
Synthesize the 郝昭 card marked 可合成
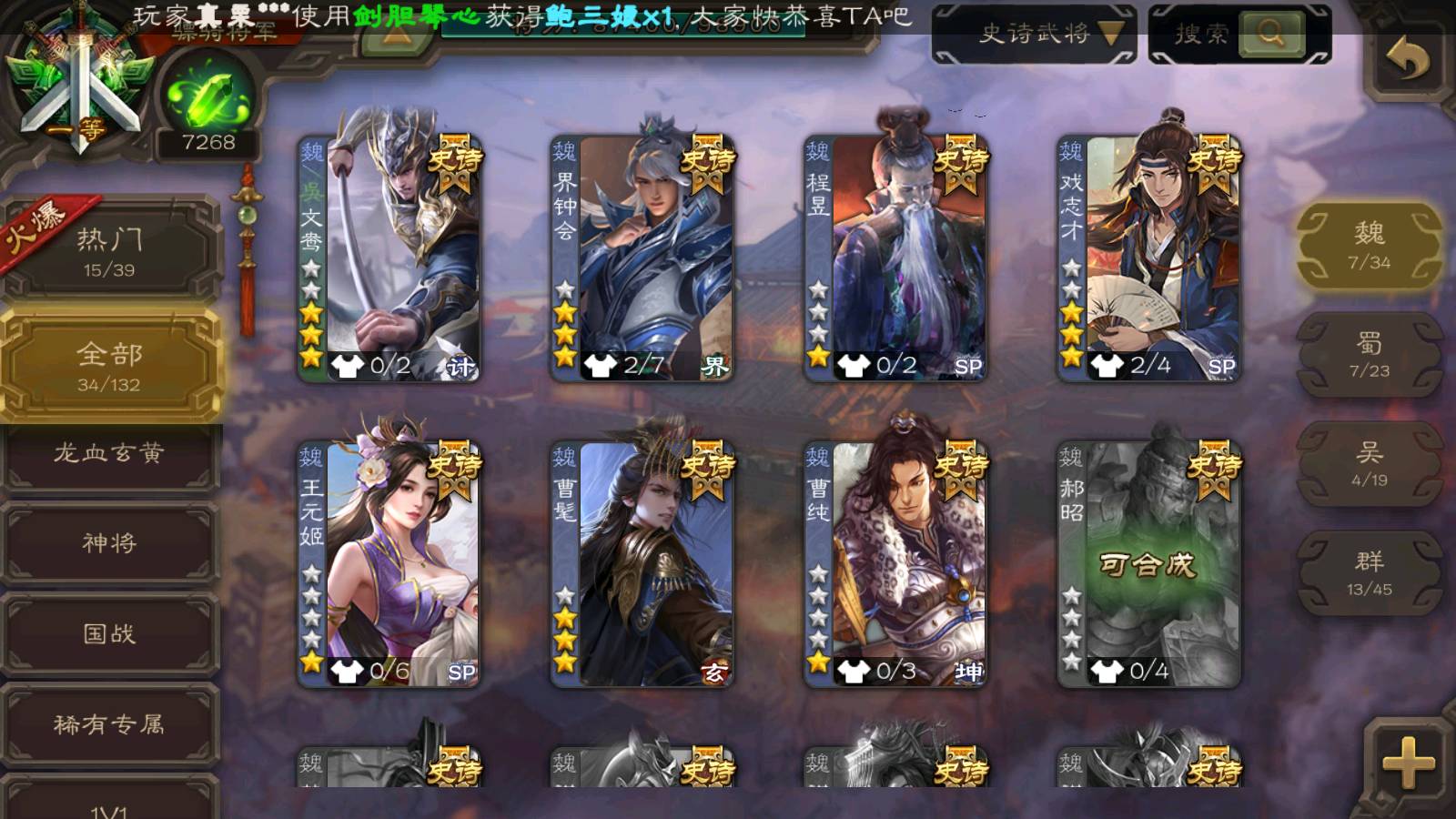pyautogui.click(x=1148, y=564)
